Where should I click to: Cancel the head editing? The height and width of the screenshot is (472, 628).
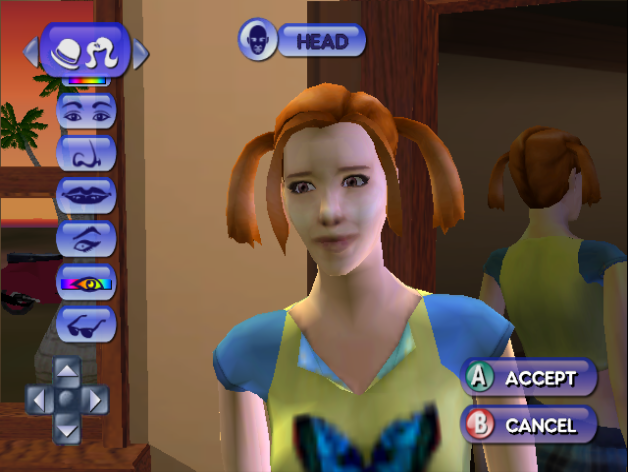pyautogui.click(x=528, y=424)
